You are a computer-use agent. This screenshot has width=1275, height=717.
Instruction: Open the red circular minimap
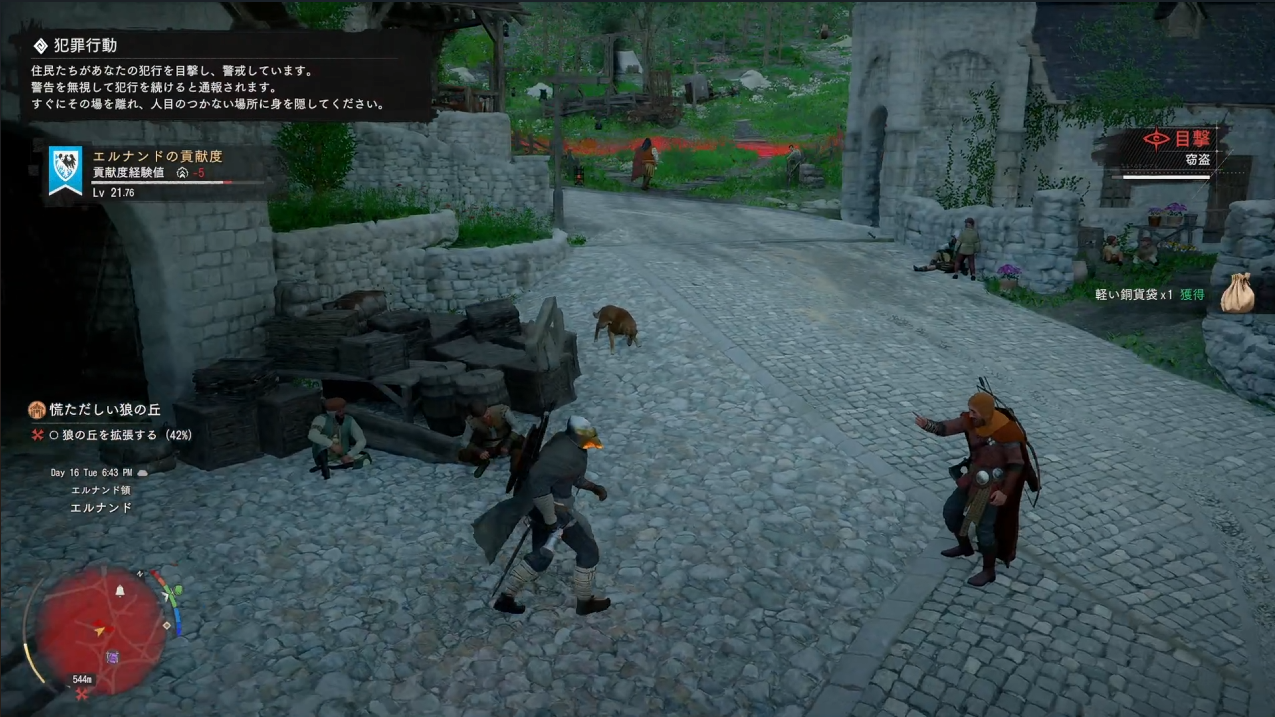click(x=101, y=629)
